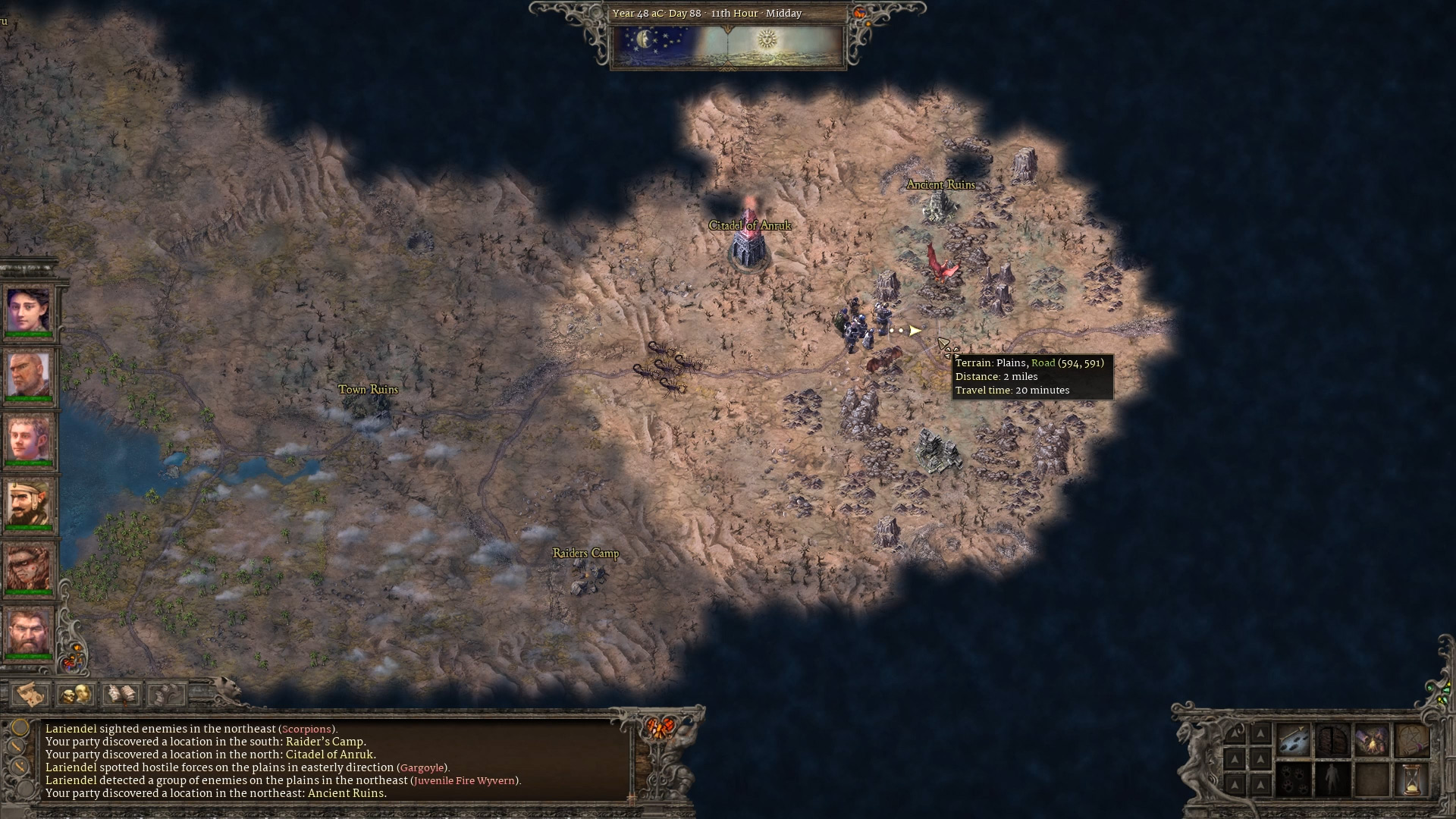Click the topmost round message log filter
Viewport: 1456px width, 819px height.
20,729
